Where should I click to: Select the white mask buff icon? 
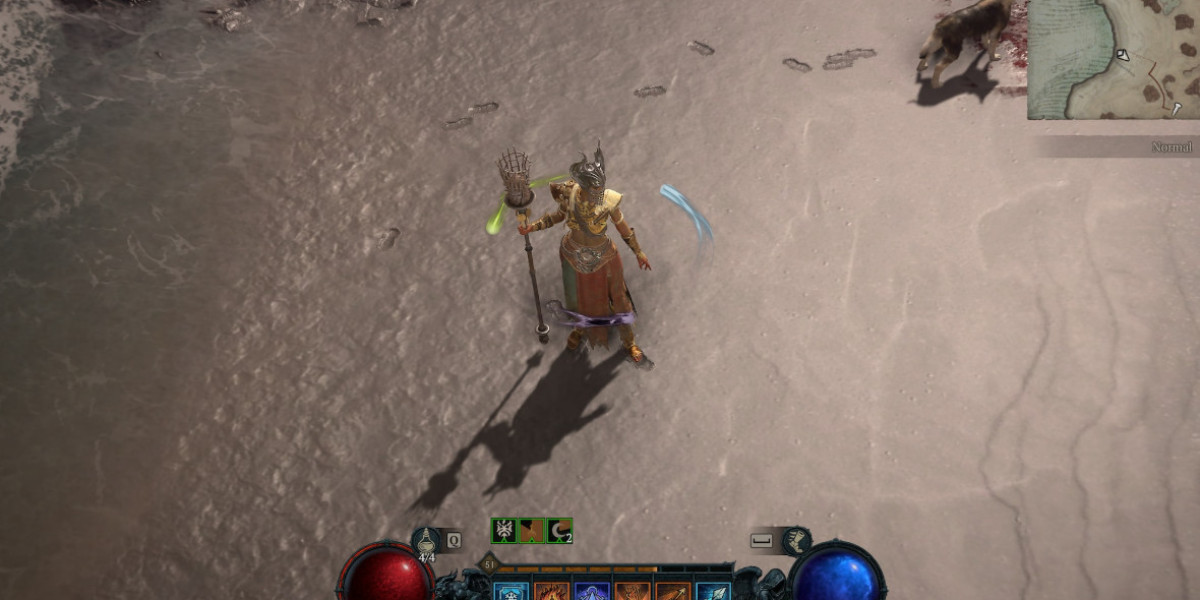pos(504,531)
